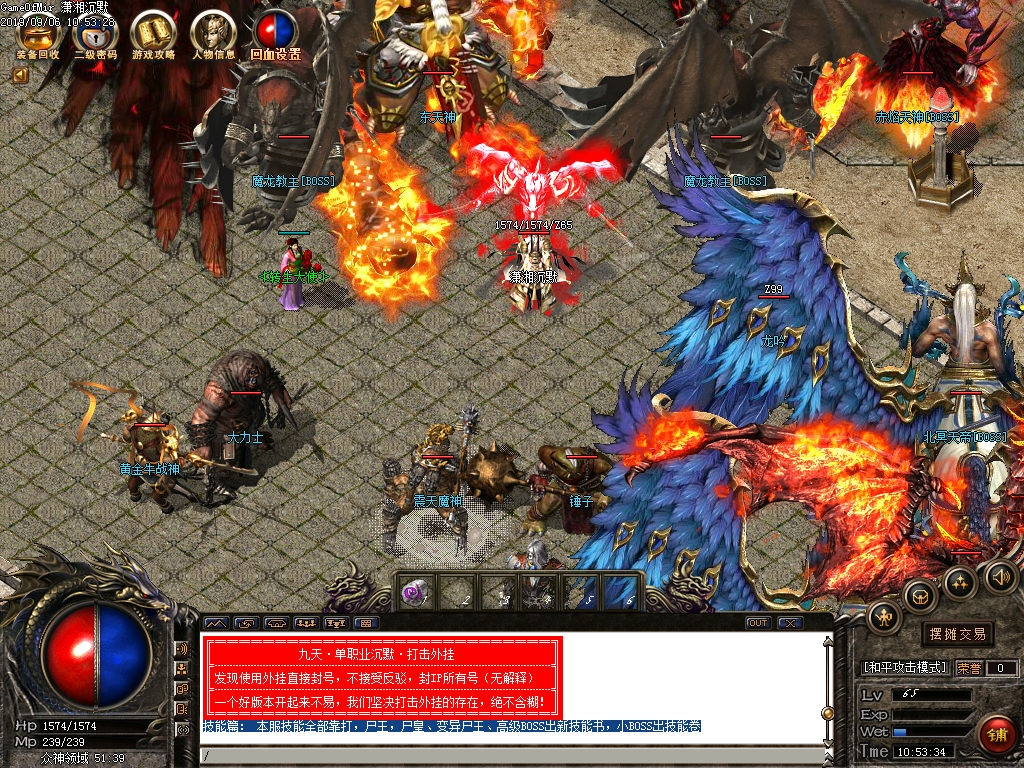Click the 荣誉 honor button

(969, 668)
